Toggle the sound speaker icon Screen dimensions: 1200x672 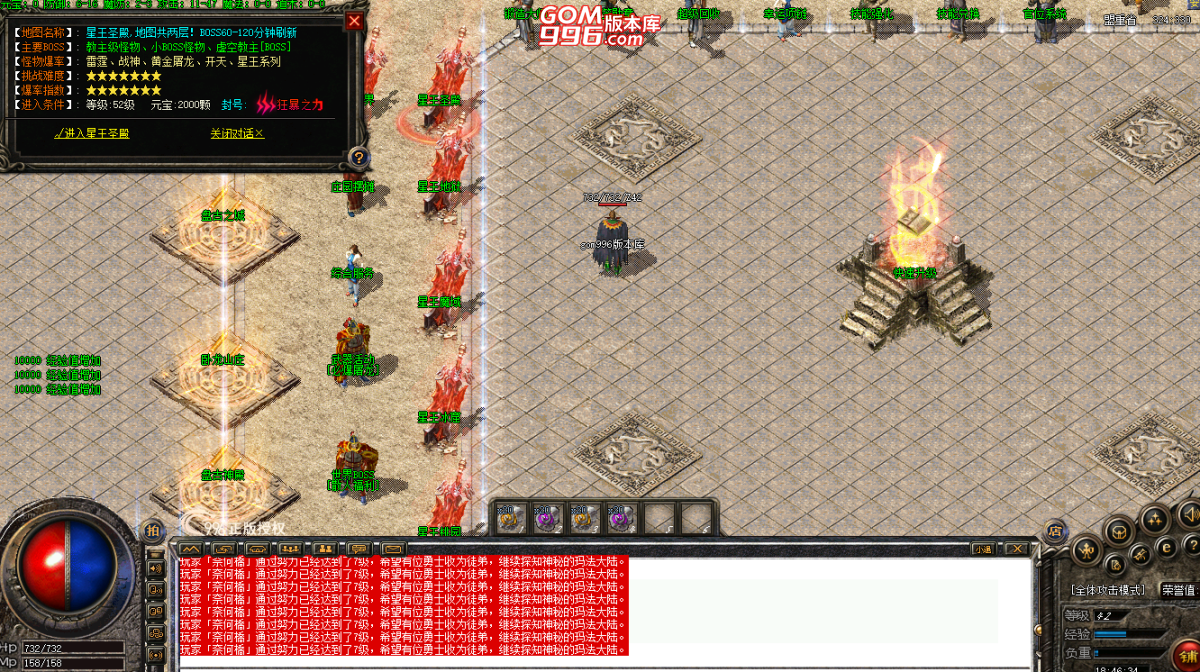tap(1188, 514)
